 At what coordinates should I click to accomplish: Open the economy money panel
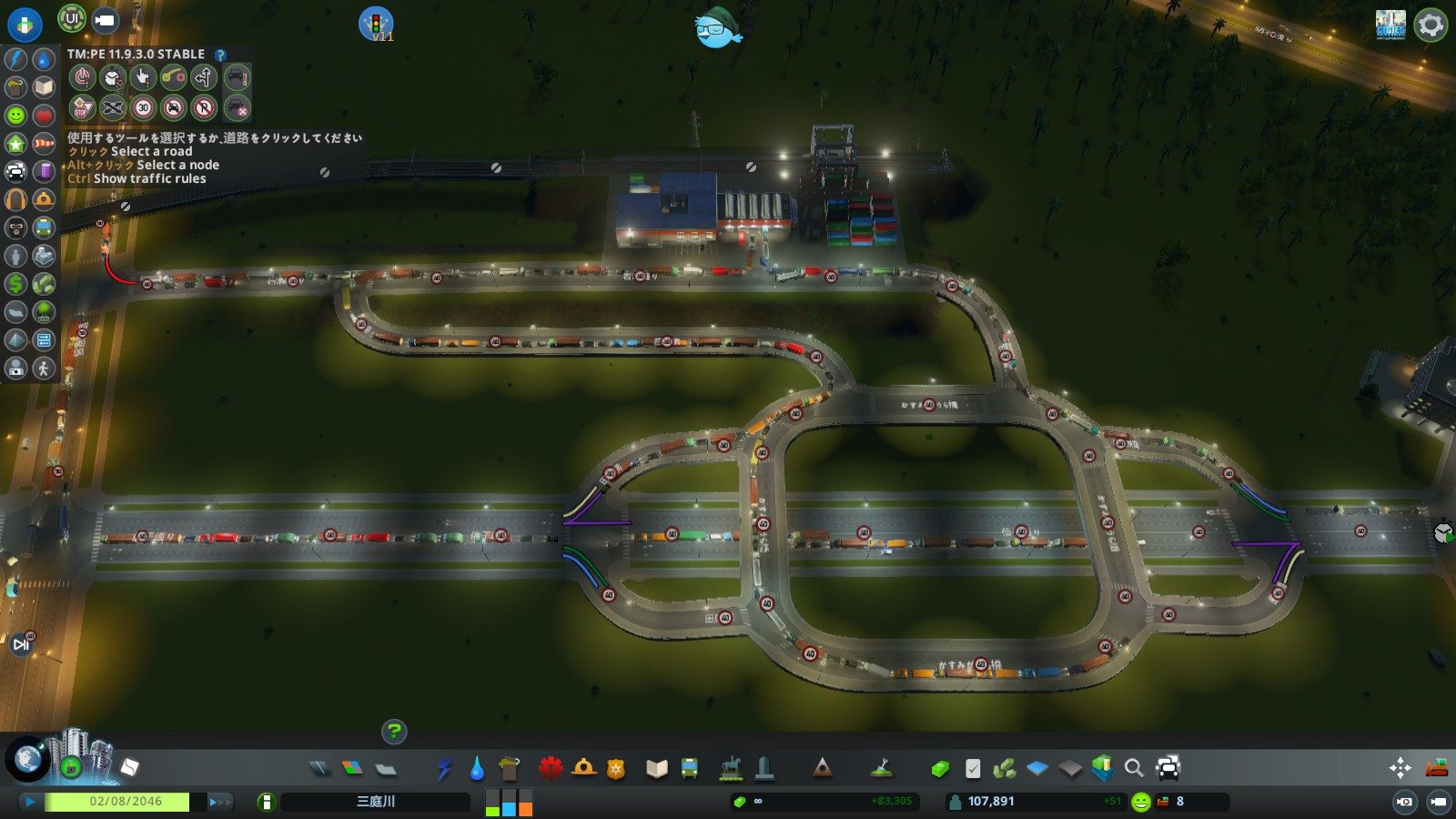[824, 802]
